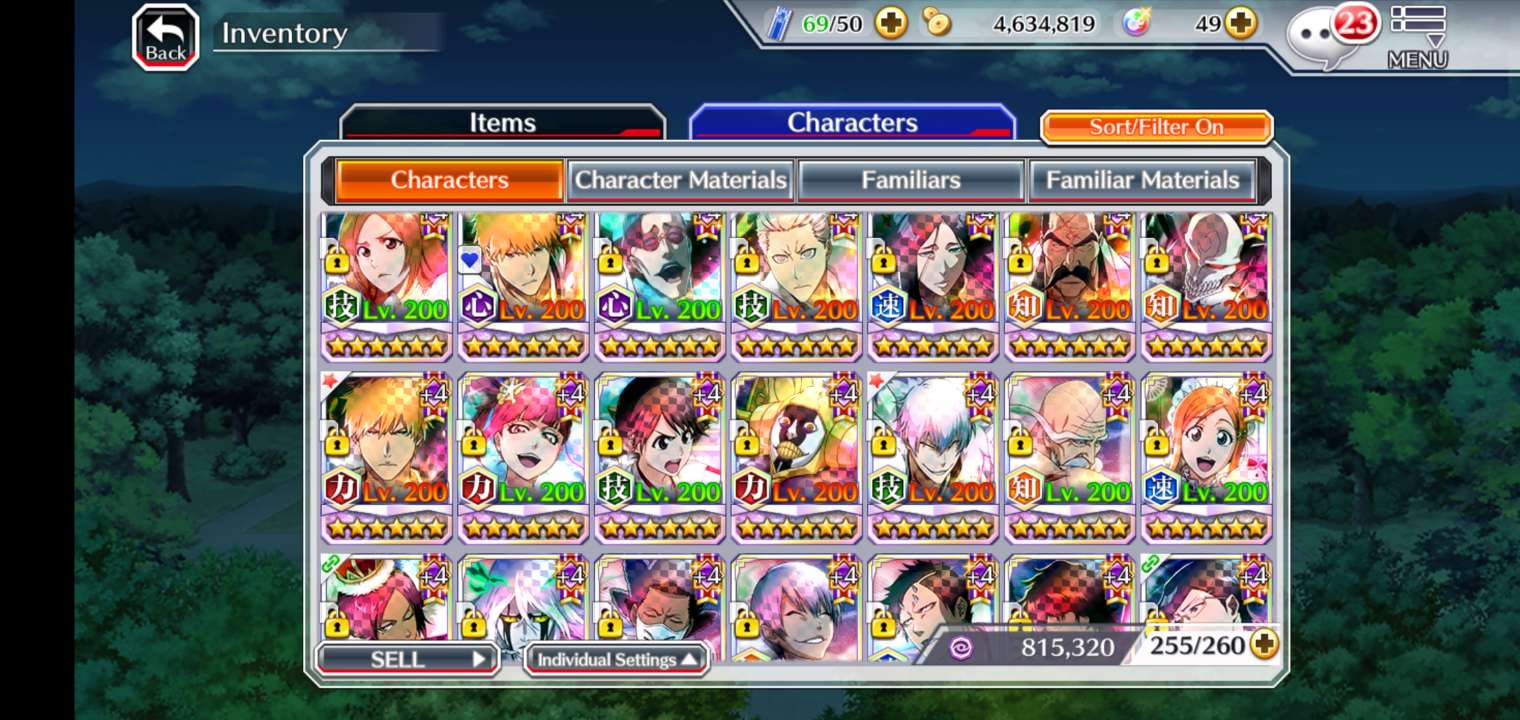Go back using the Back button

[x=165, y=38]
